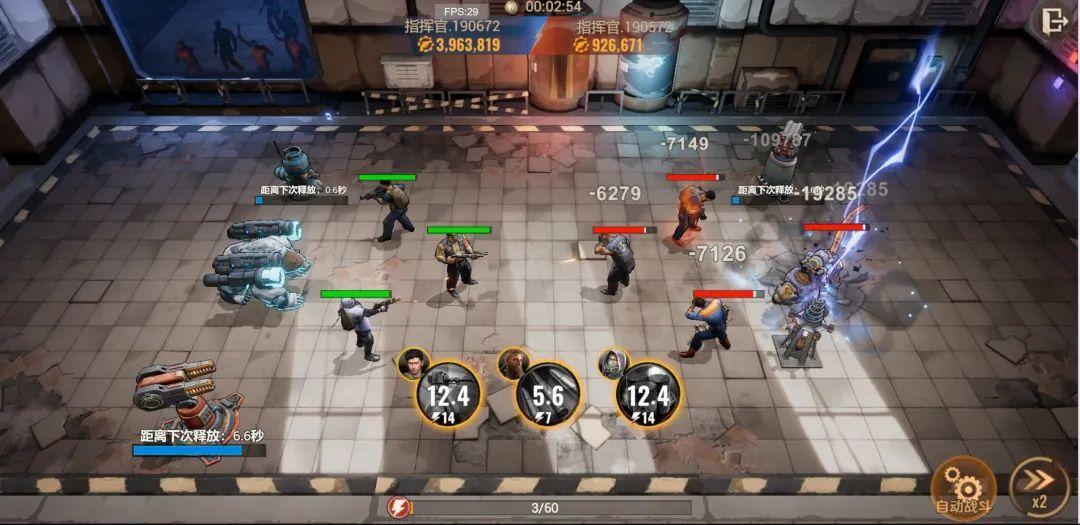
Task: Toggle the 自动战斗 auto-battle gear button
Action: pos(963,487)
